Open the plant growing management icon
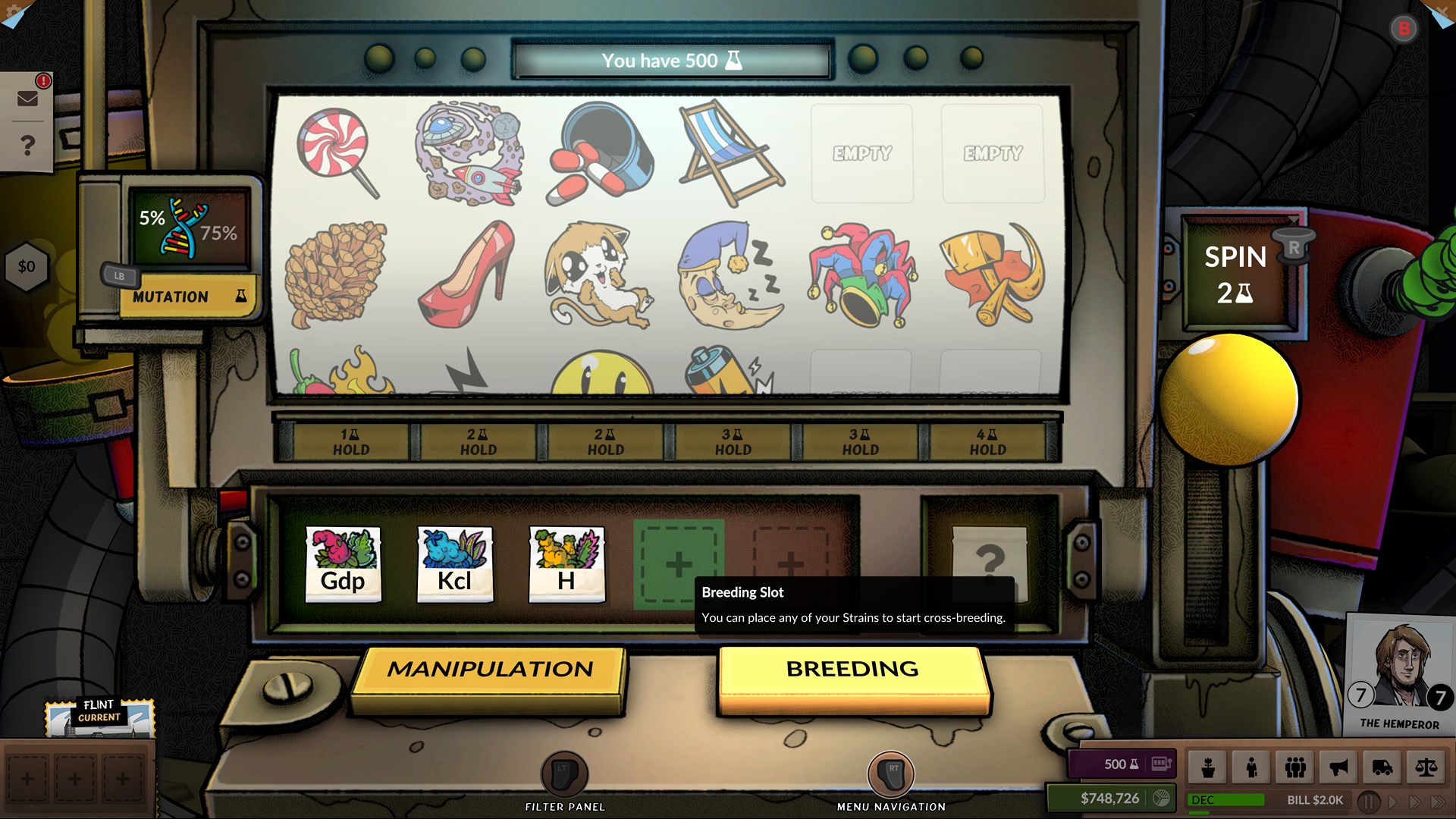 pos(1208,767)
